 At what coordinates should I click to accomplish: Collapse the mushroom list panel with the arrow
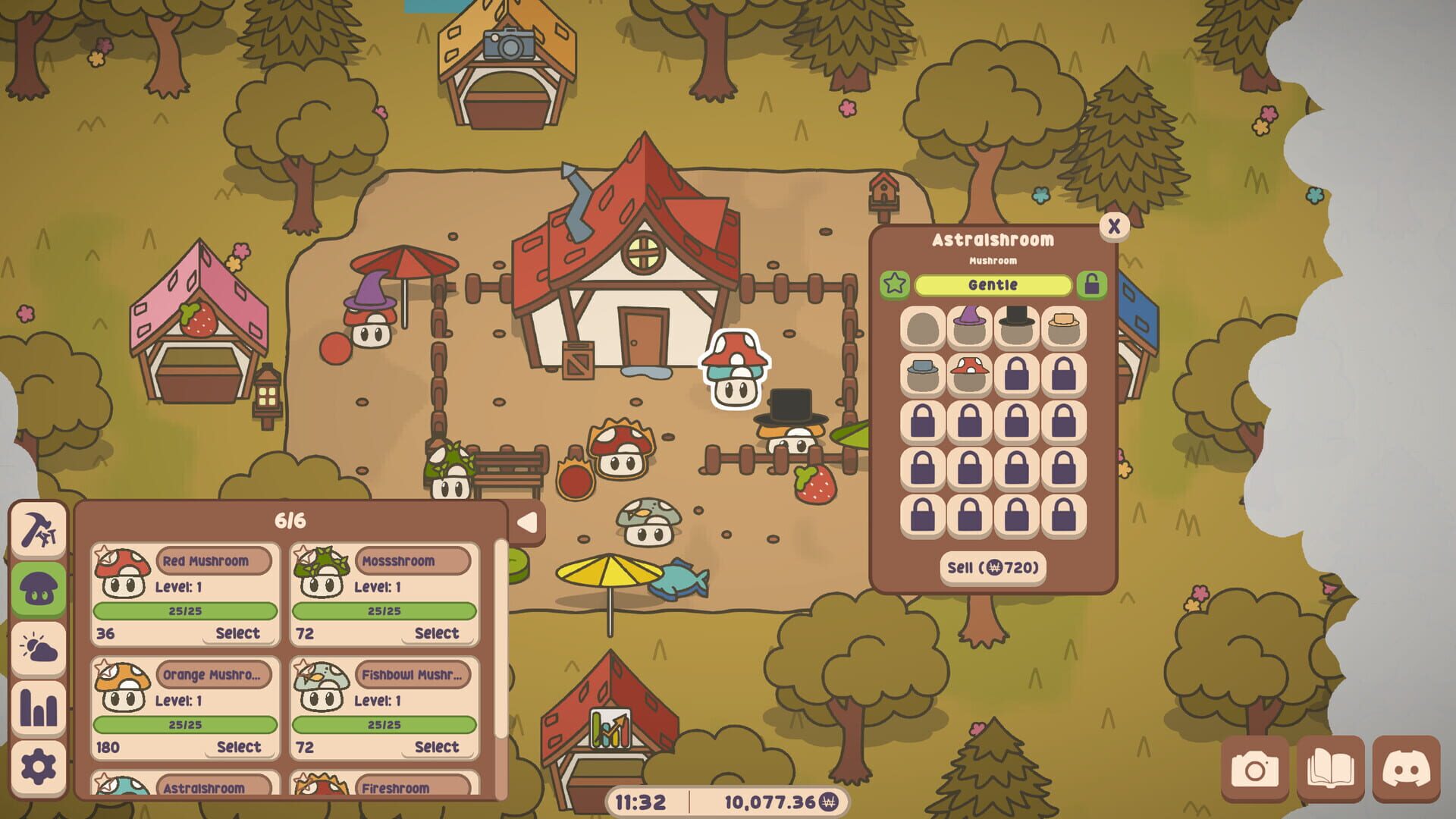(529, 523)
